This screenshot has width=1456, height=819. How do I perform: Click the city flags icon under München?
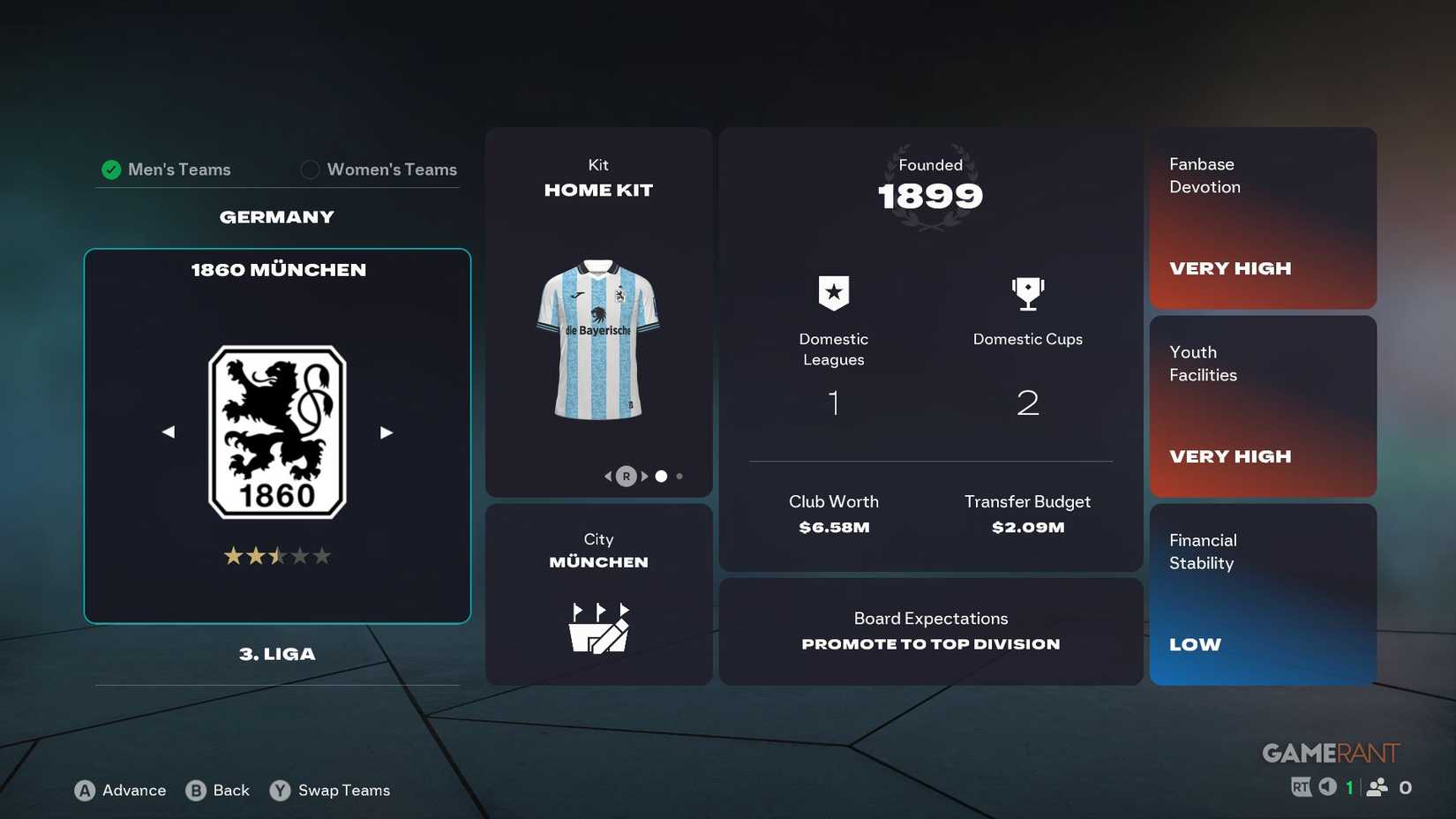point(598,627)
